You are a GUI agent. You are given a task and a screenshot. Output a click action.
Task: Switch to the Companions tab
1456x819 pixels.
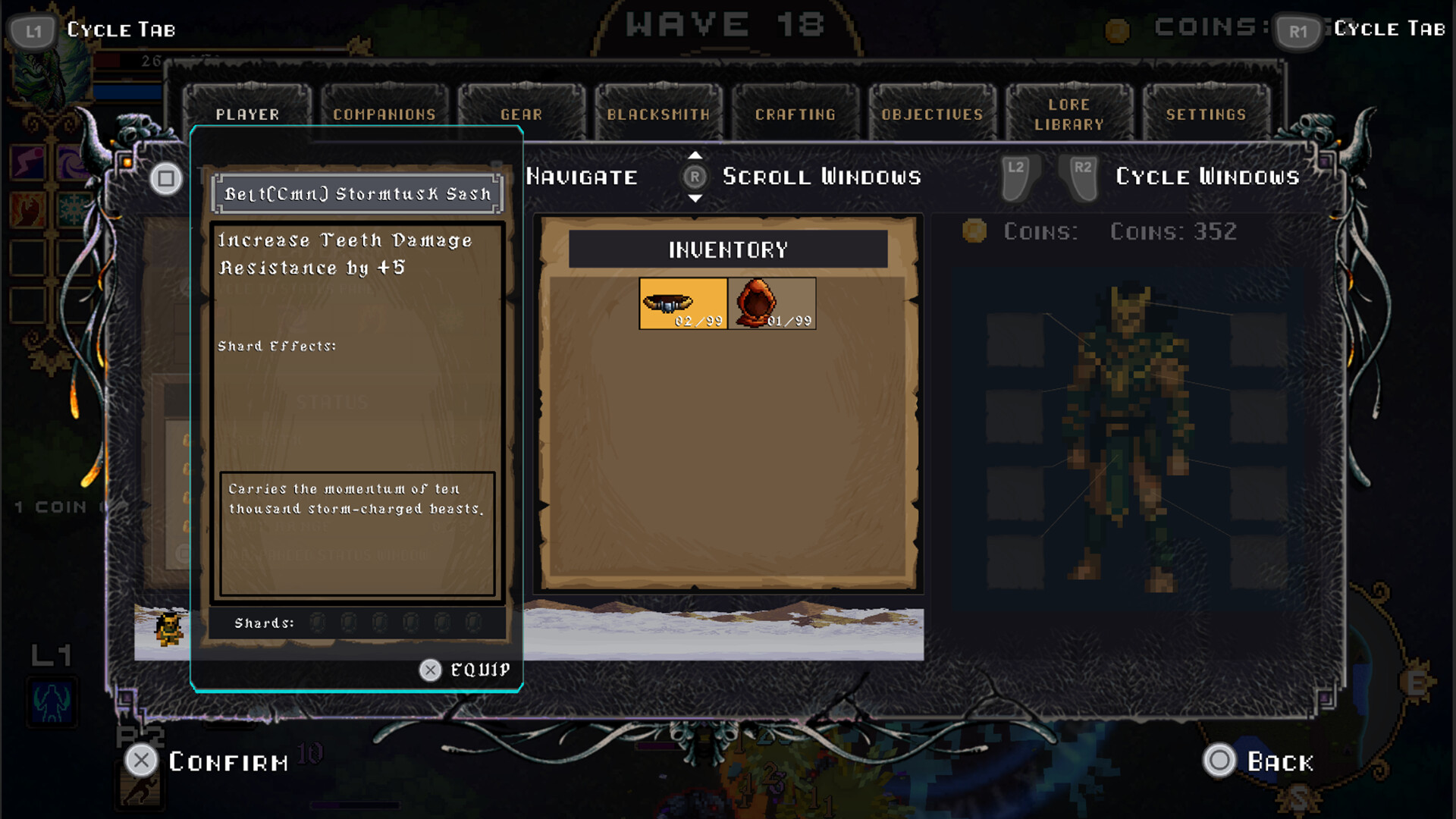(x=384, y=114)
